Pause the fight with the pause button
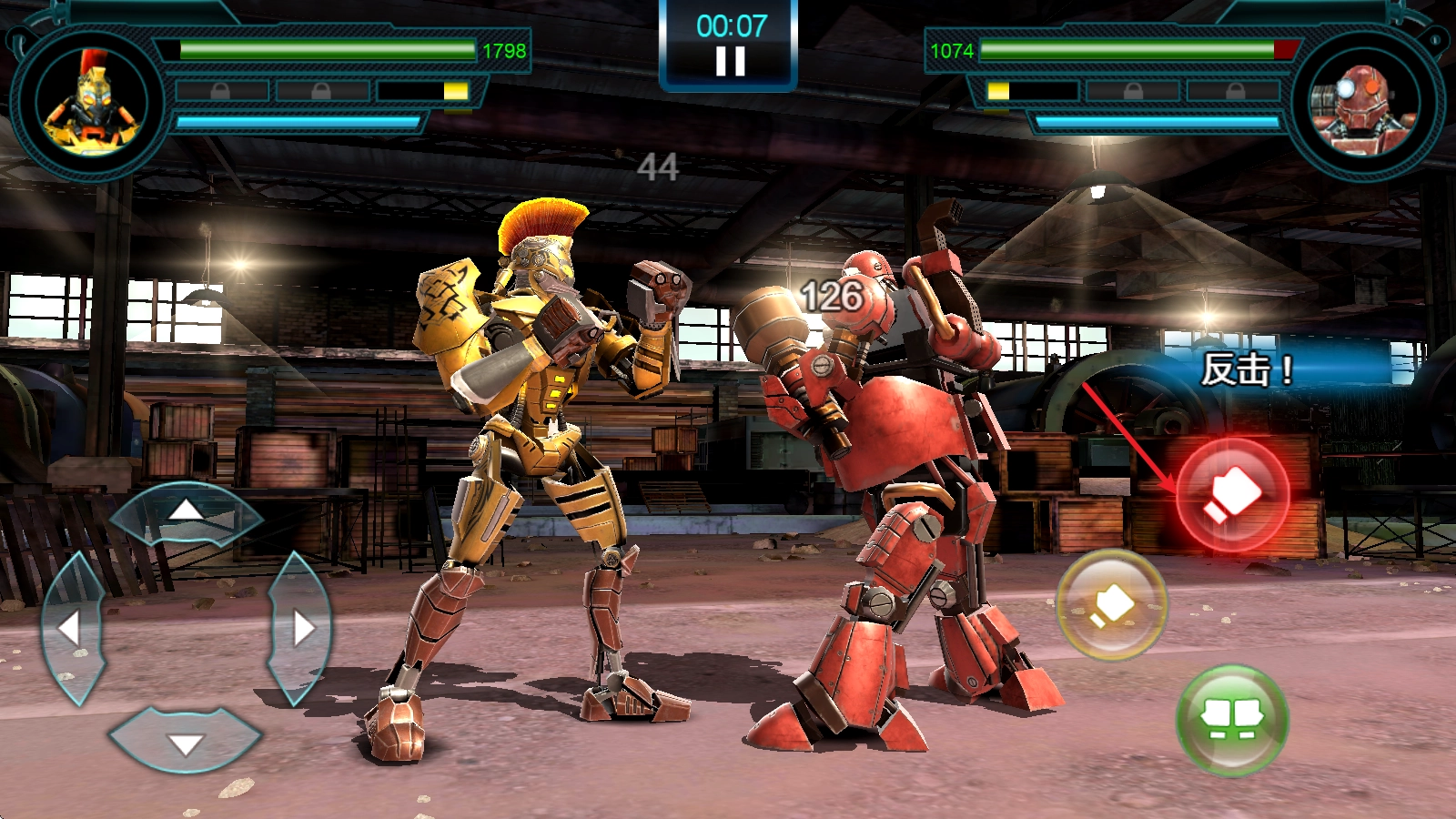1456x819 pixels. click(730, 61)
